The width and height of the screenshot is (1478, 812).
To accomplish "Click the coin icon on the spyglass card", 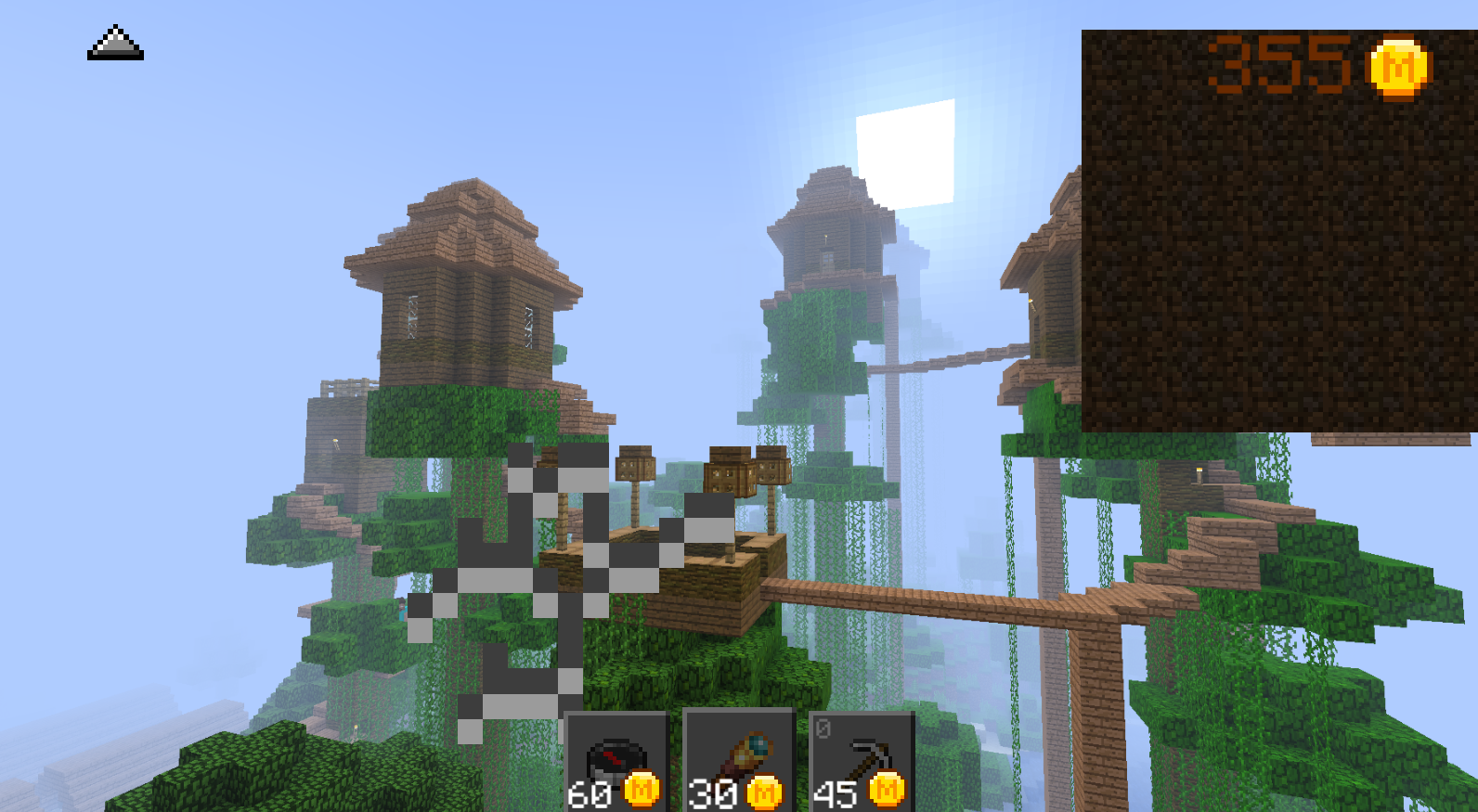I will [x=763, y=792].
